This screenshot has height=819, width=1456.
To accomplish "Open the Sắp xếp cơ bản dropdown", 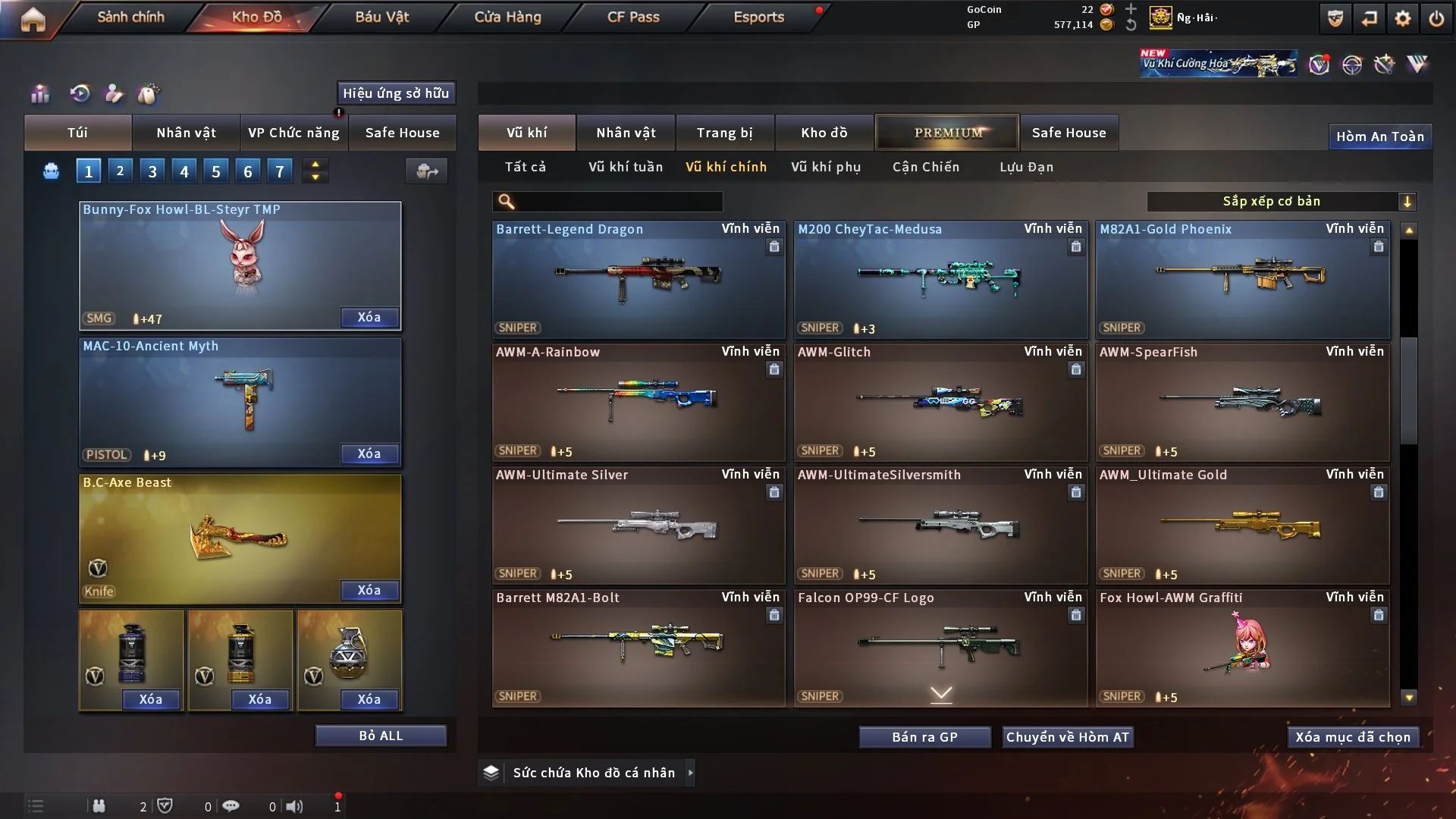I will [x=1281, y=201].
